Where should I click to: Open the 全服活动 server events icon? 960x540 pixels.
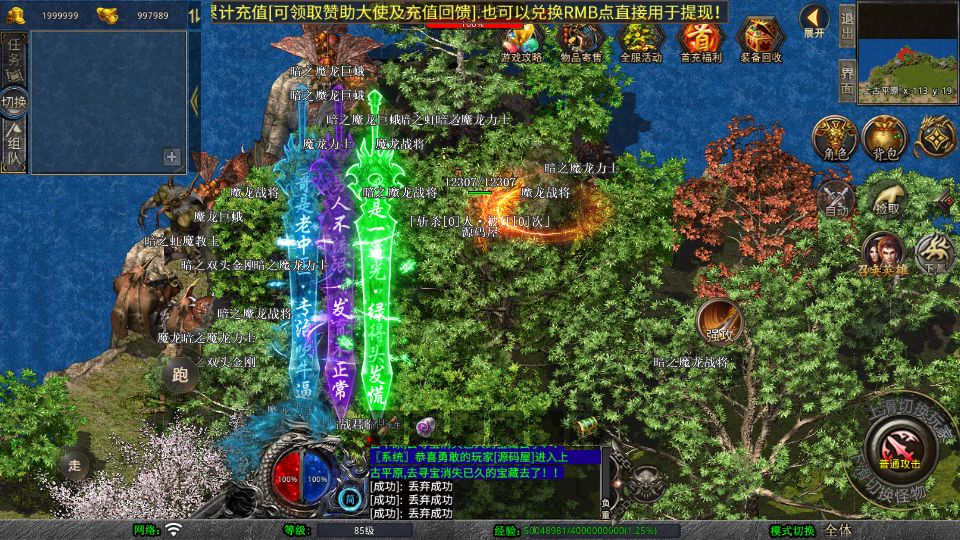point(641,38)
